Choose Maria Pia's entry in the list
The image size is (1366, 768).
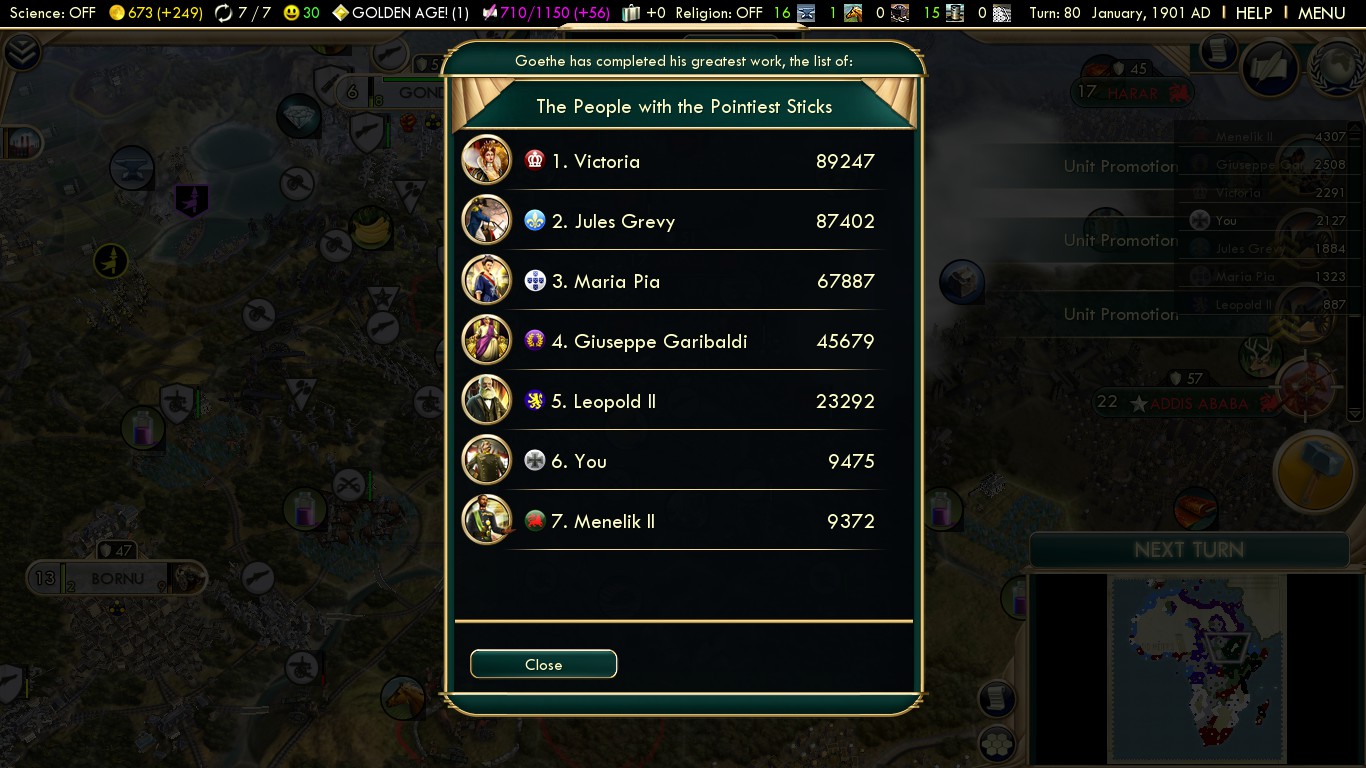pos(670,281)
